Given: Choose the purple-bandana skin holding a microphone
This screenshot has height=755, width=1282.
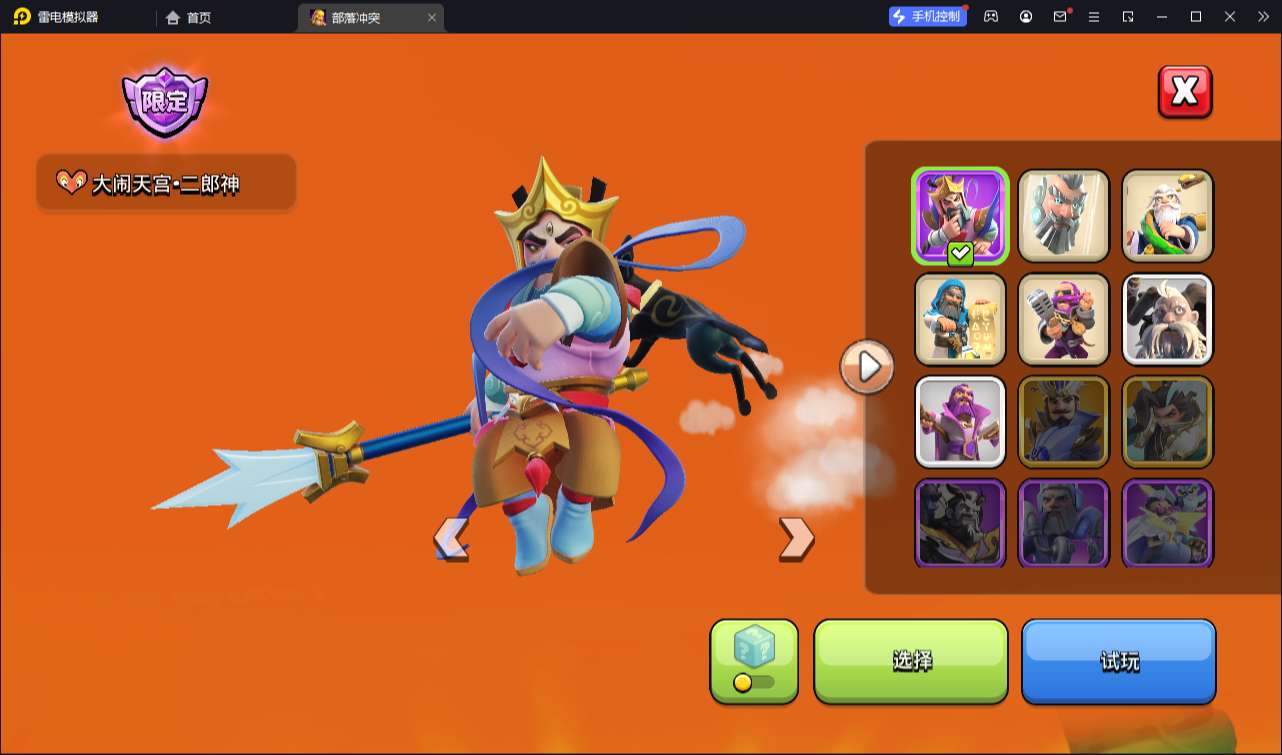Looking at the screenshot, I should click(1064, 319).
